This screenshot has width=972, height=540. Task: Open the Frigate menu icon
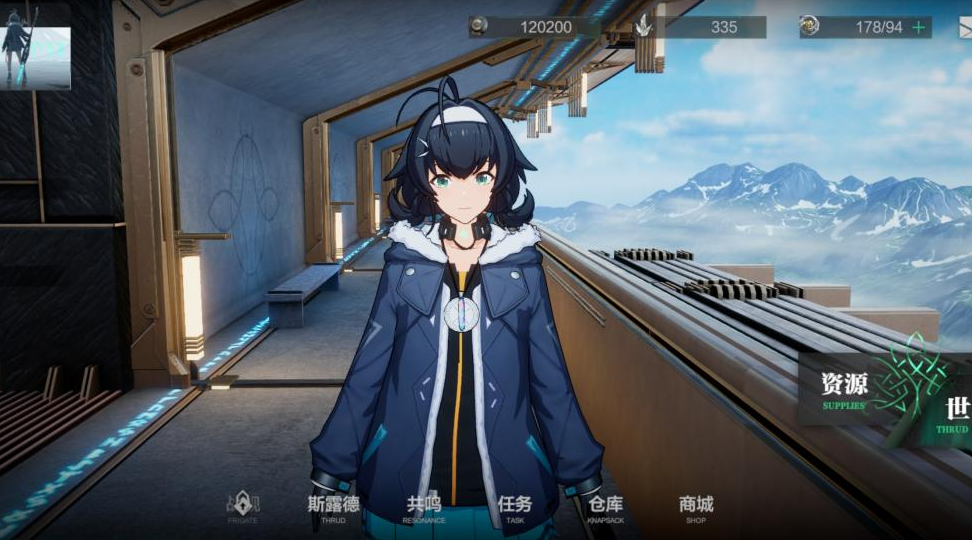point(242,507)
